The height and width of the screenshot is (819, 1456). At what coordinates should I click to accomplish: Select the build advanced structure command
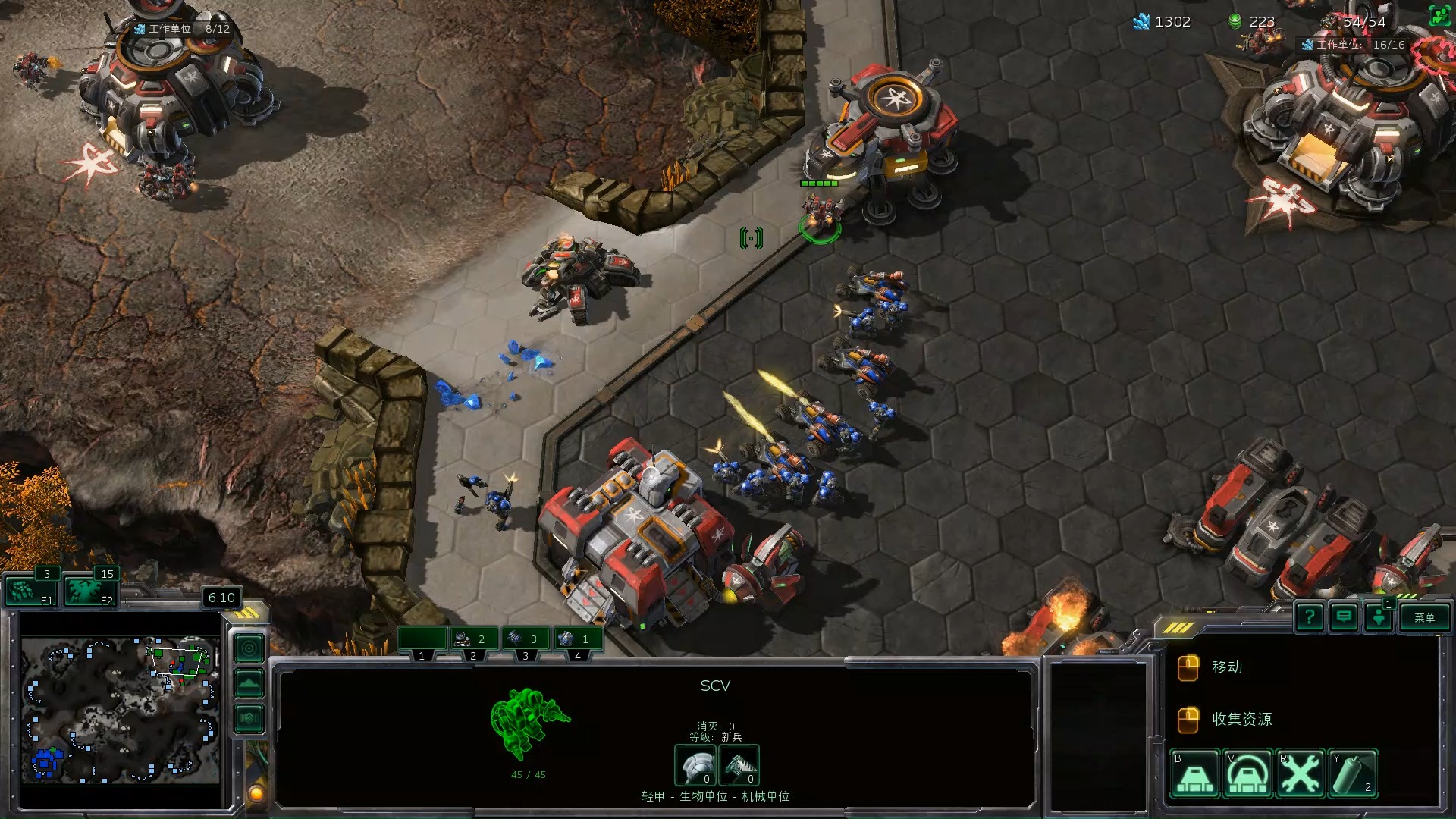point(1247,774)
